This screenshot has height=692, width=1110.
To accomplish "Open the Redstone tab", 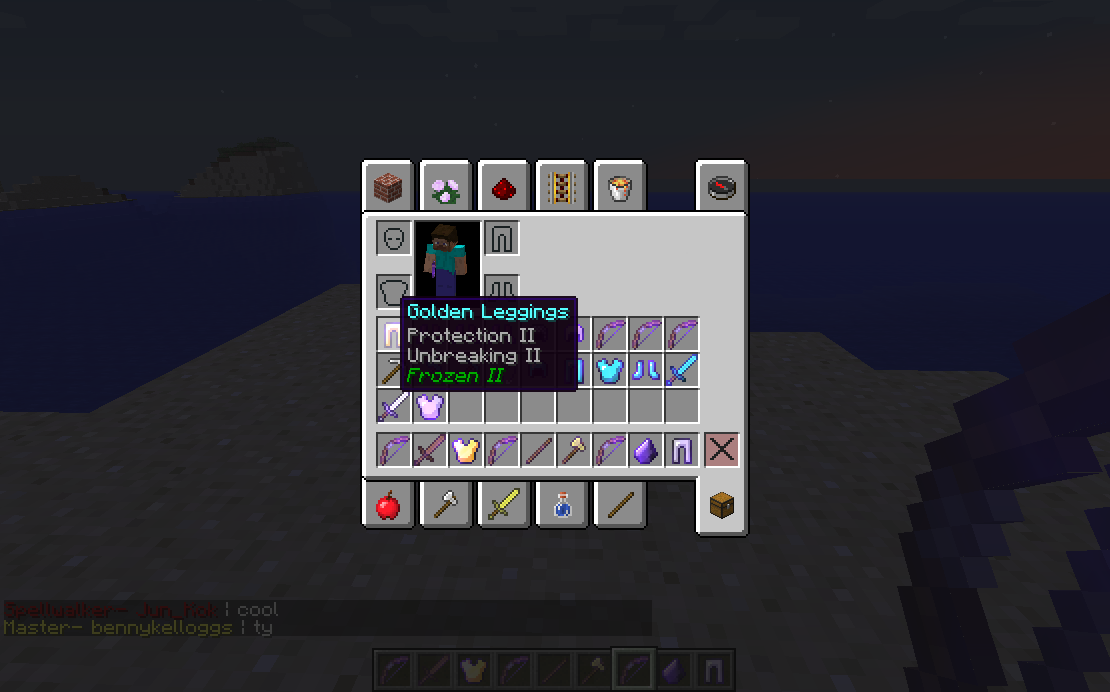I will tap(503, 186).
